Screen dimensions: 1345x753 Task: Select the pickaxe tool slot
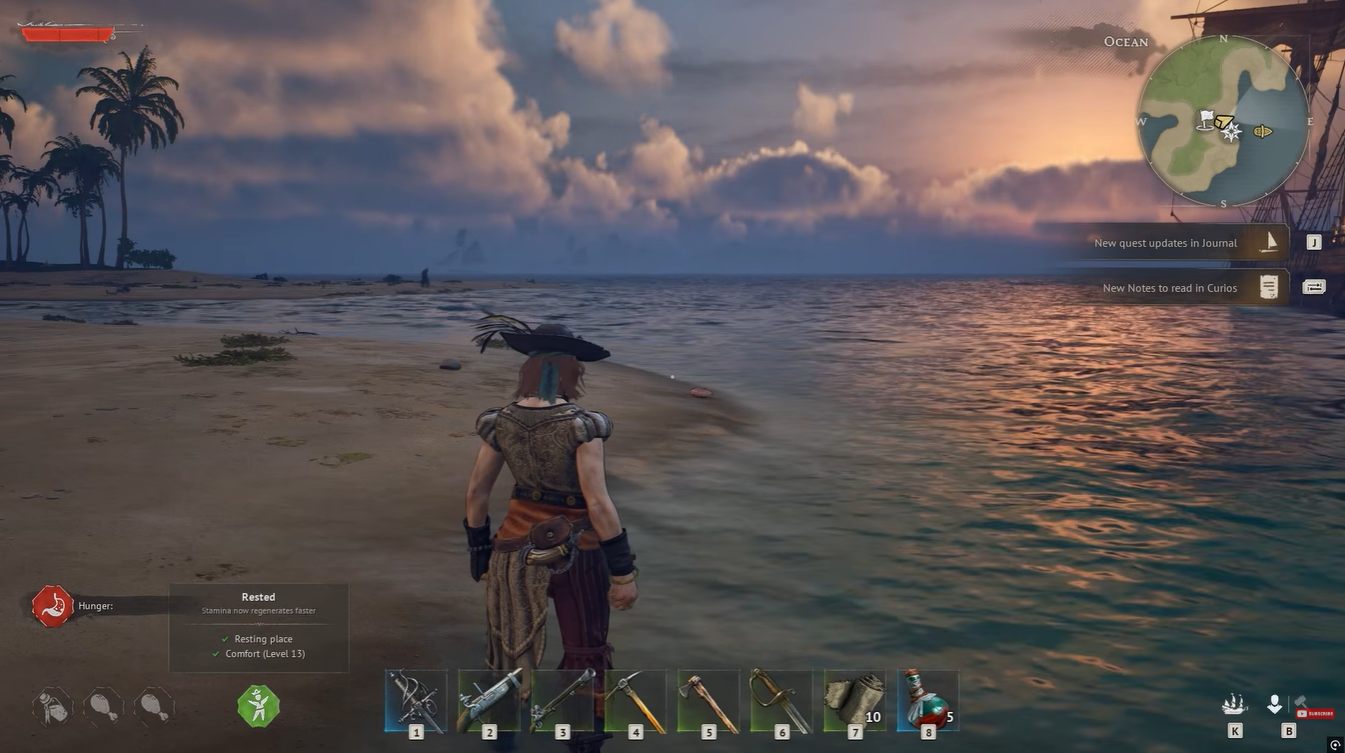pos(635,700)
